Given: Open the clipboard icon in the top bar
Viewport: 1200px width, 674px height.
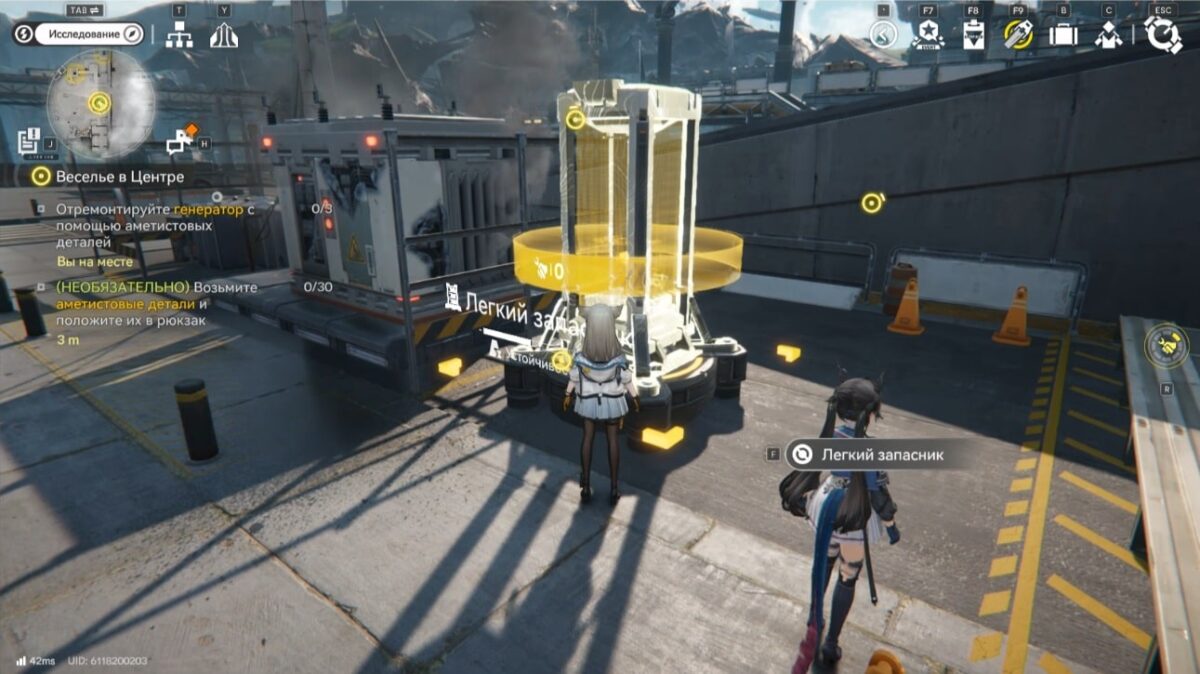Looking at the screenshot, I should point(973,35).
